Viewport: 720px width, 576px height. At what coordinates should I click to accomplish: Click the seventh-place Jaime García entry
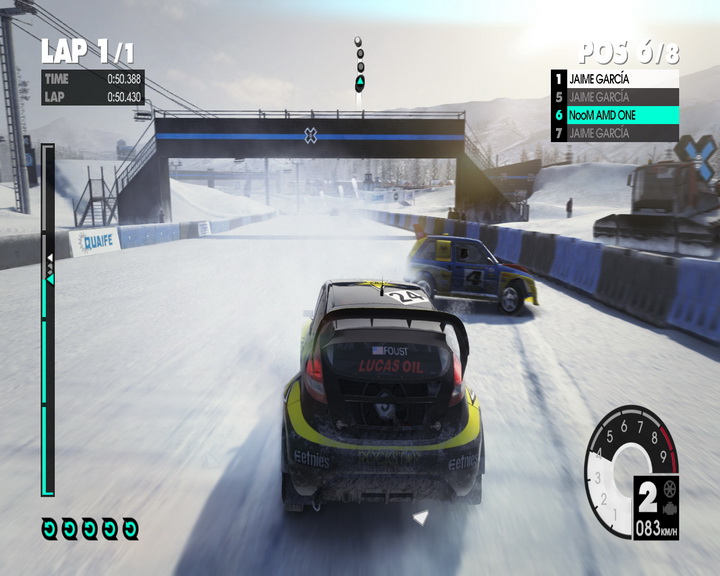tap(614, 133)
